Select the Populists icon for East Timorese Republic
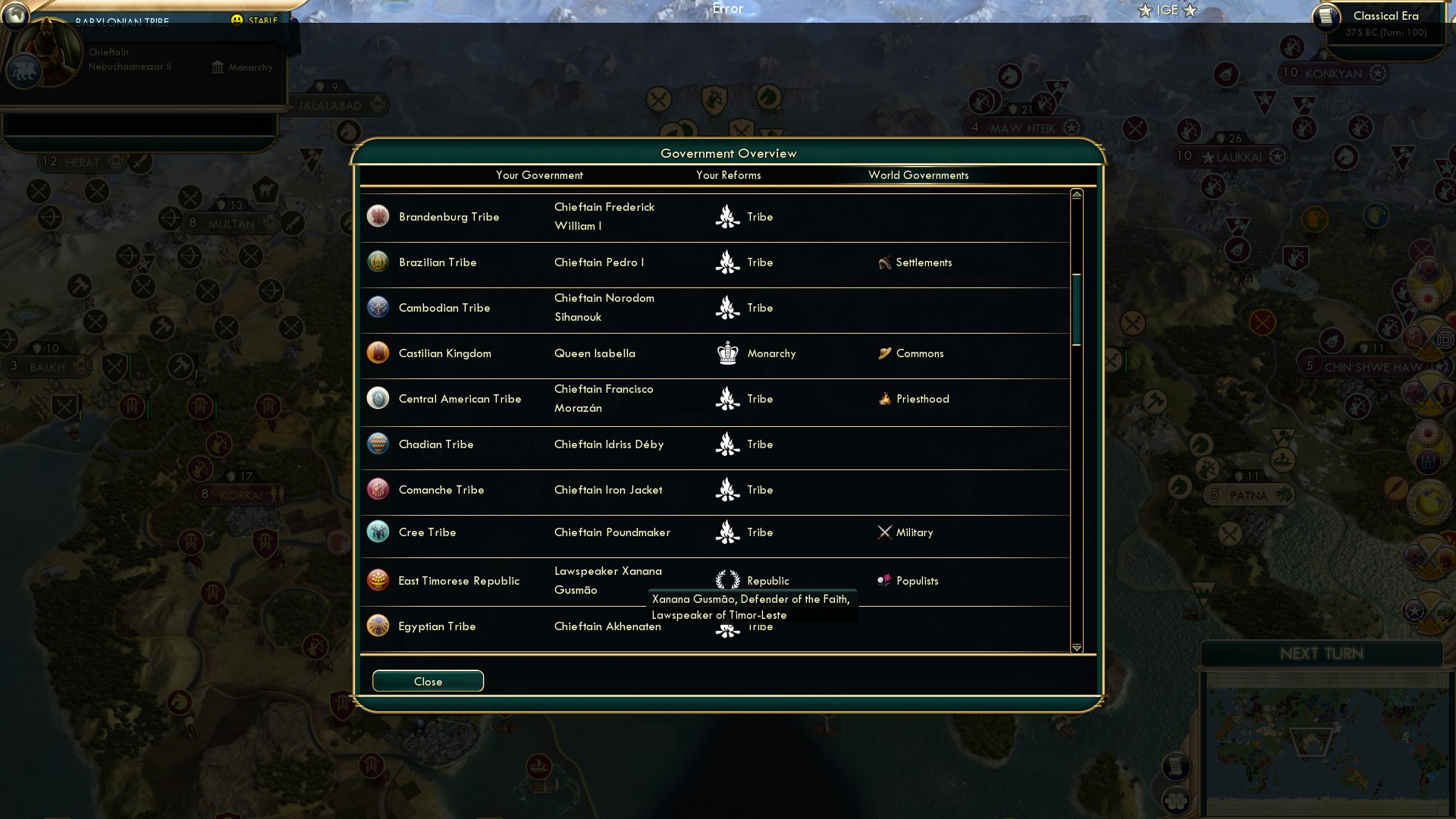The image size is (1456, 819). point(884,580)
